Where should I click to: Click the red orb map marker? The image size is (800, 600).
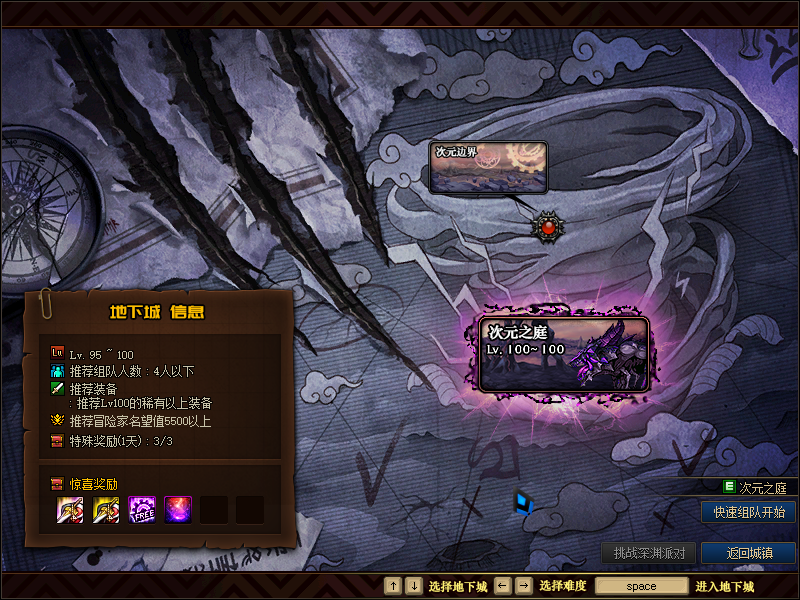click(547, 228)
